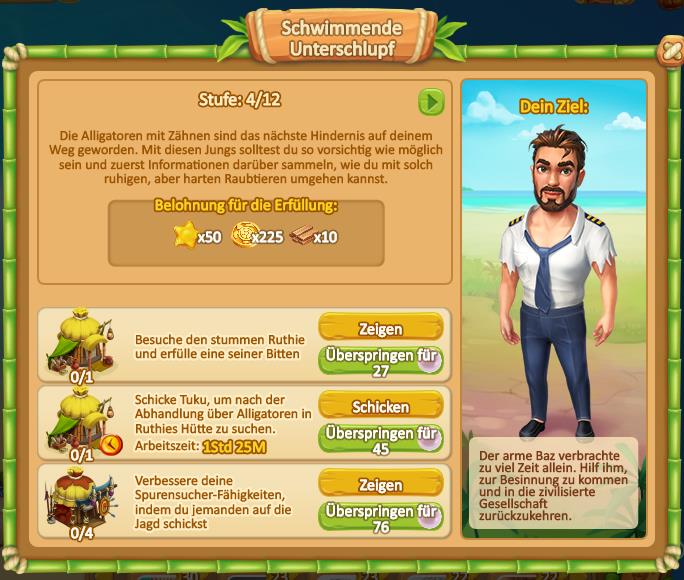Click the green arrow next stage button

pos(430,102)
